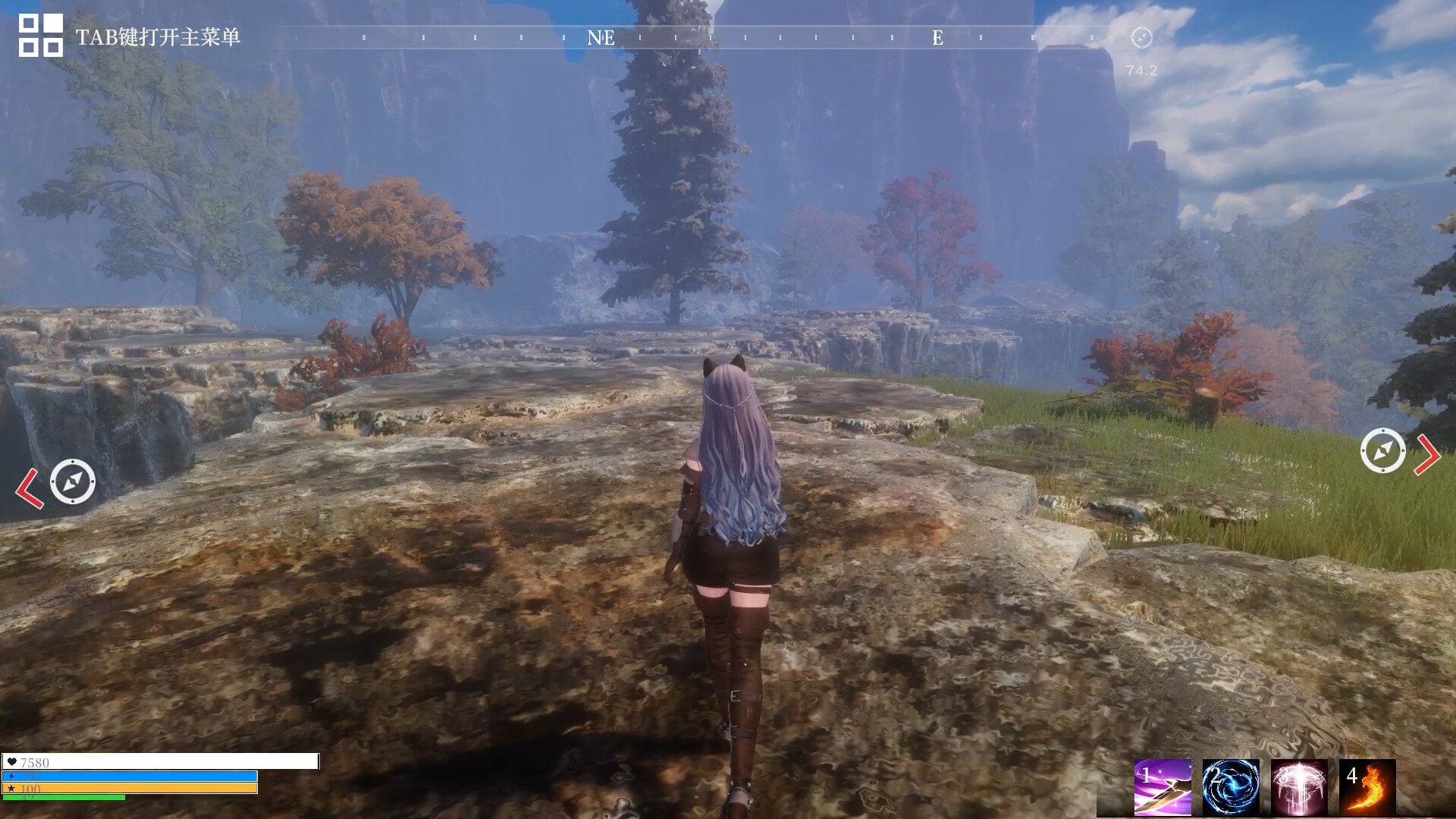Activate the purple sword slash skill
The image size is (1456, 819).
click(1162, 787)
